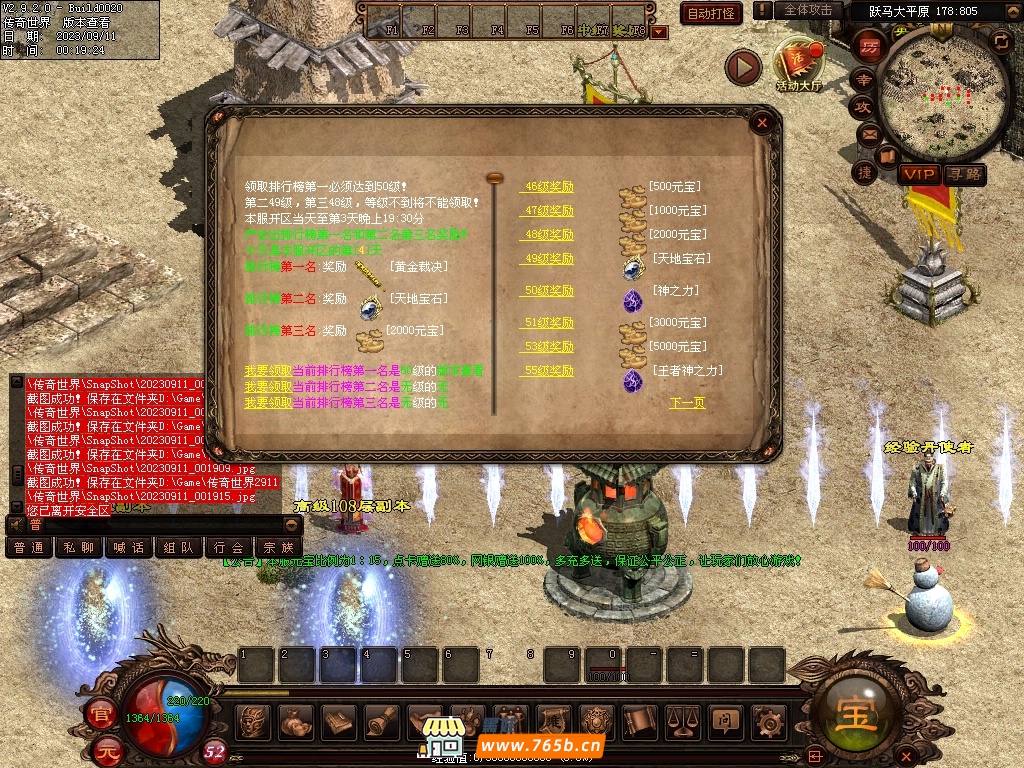Viewport: 1024px width, 768px height.
Task: Select the 全体攻击 attack mode button
Action: (807, 10)
